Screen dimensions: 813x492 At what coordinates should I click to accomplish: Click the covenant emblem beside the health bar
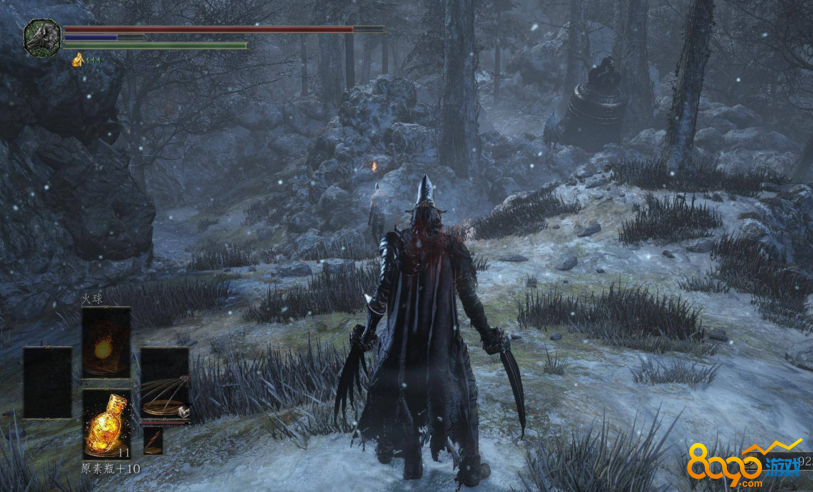42,37
